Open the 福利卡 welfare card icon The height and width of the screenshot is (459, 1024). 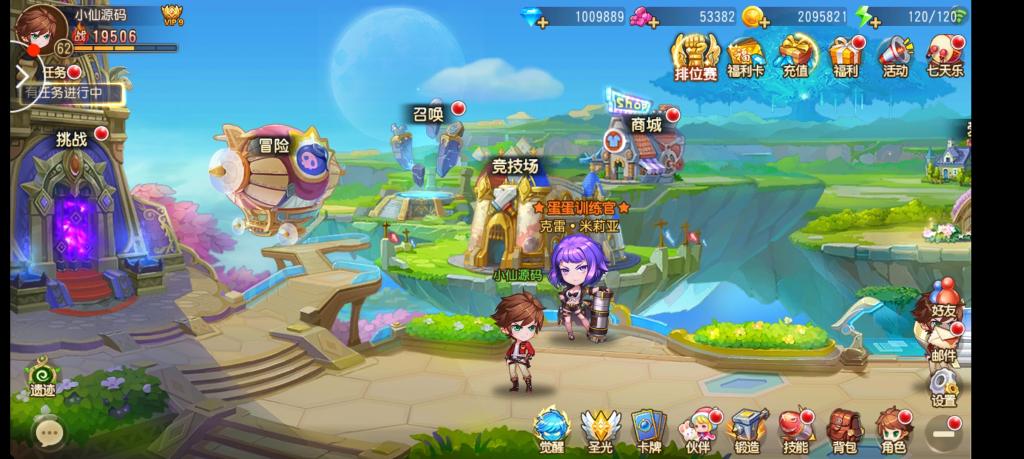tap(743, 55)
